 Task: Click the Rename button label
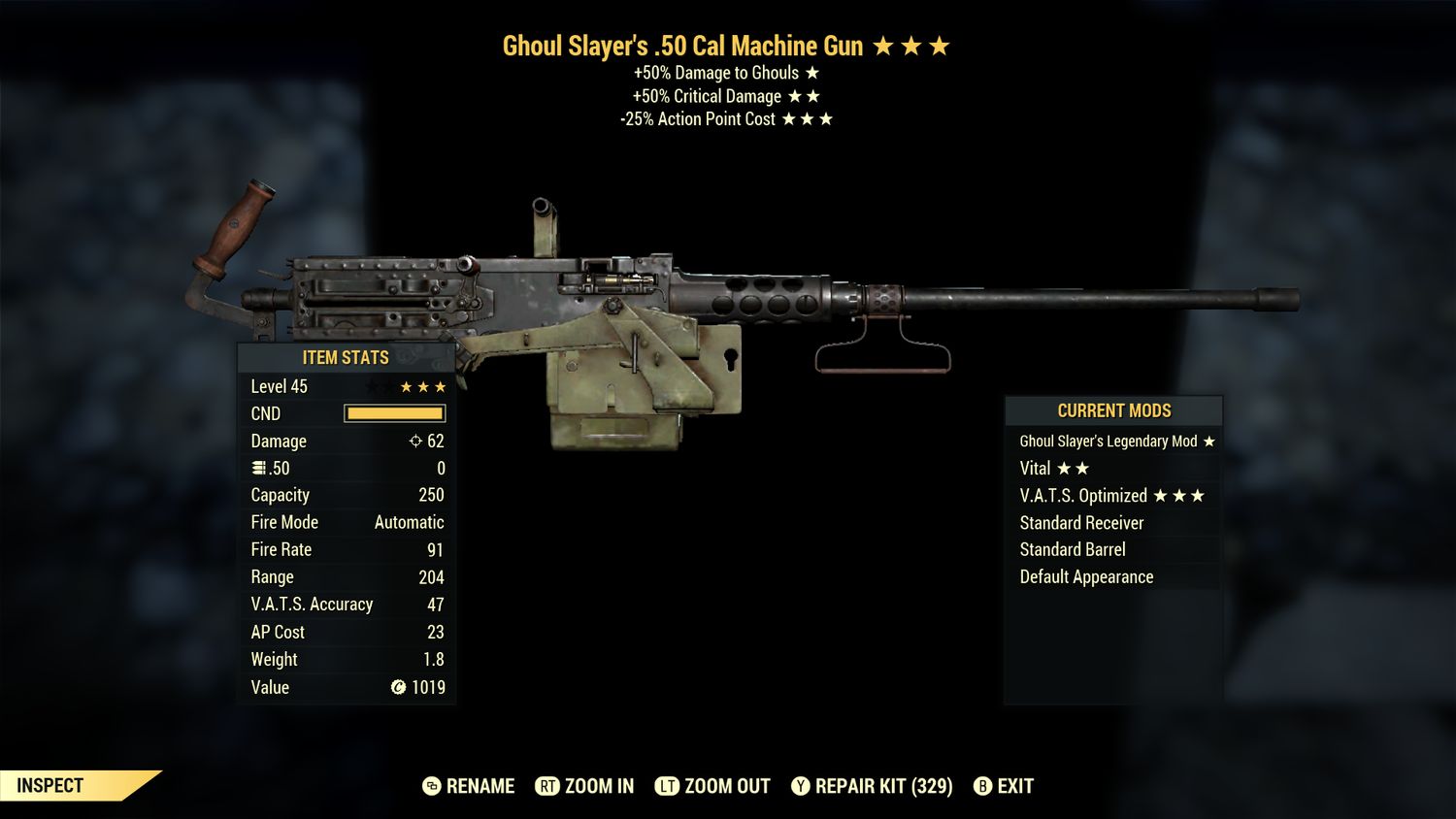pyautogui.click(x=479, y=786)
